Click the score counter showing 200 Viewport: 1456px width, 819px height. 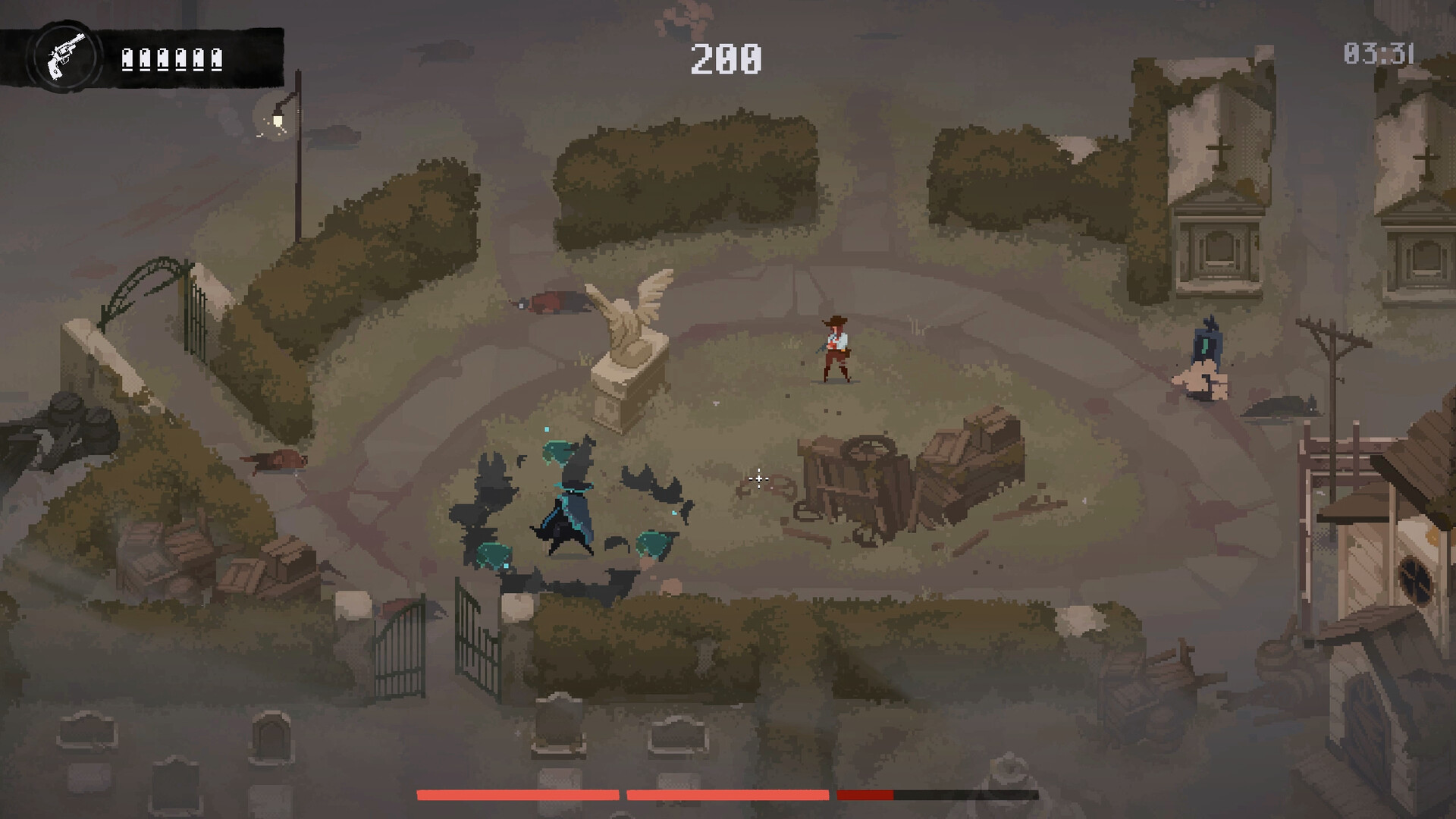pyautogui.click(x=724, y=59)
